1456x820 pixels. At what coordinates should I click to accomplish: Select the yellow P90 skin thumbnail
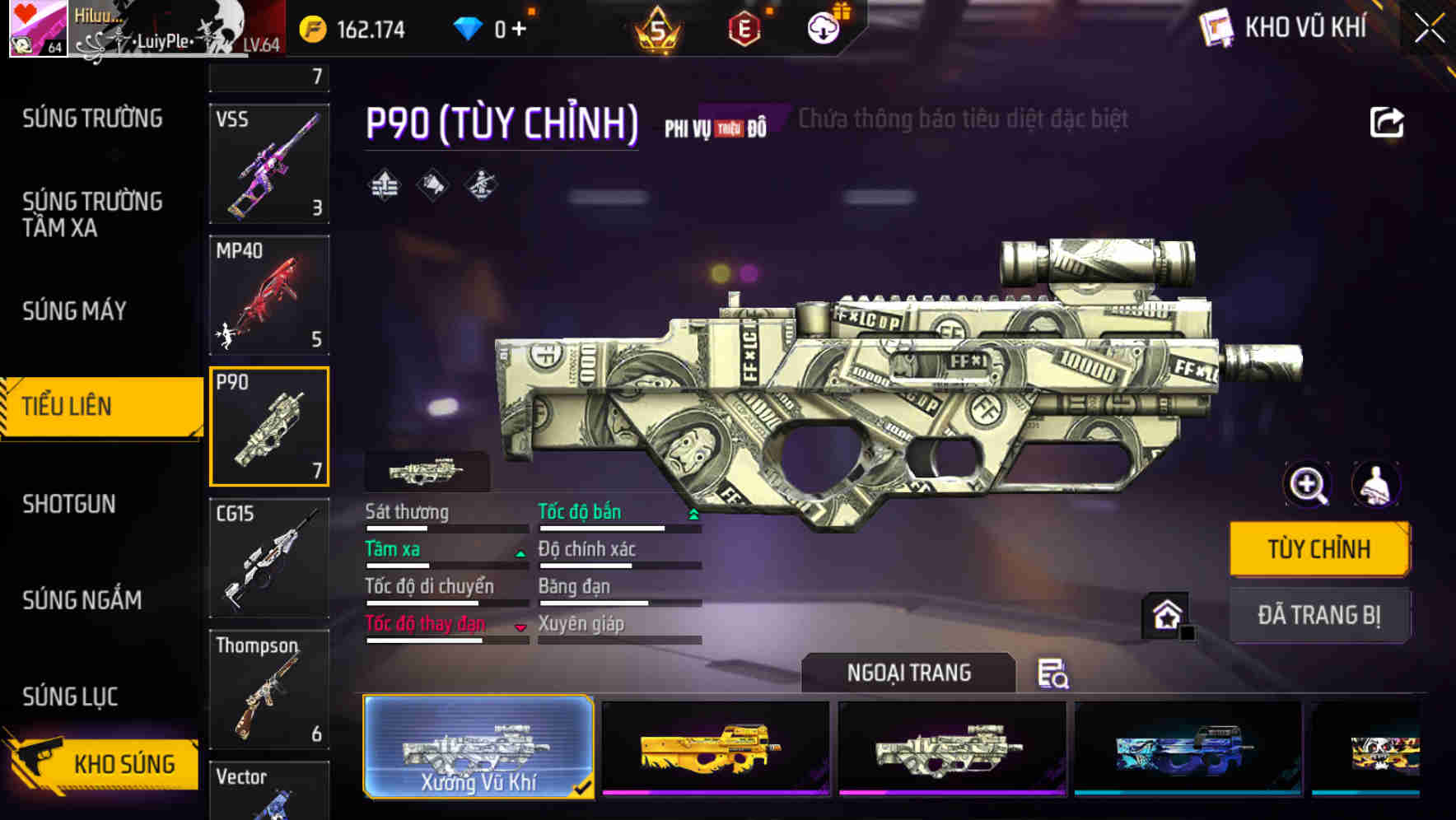tap(715, 748)
